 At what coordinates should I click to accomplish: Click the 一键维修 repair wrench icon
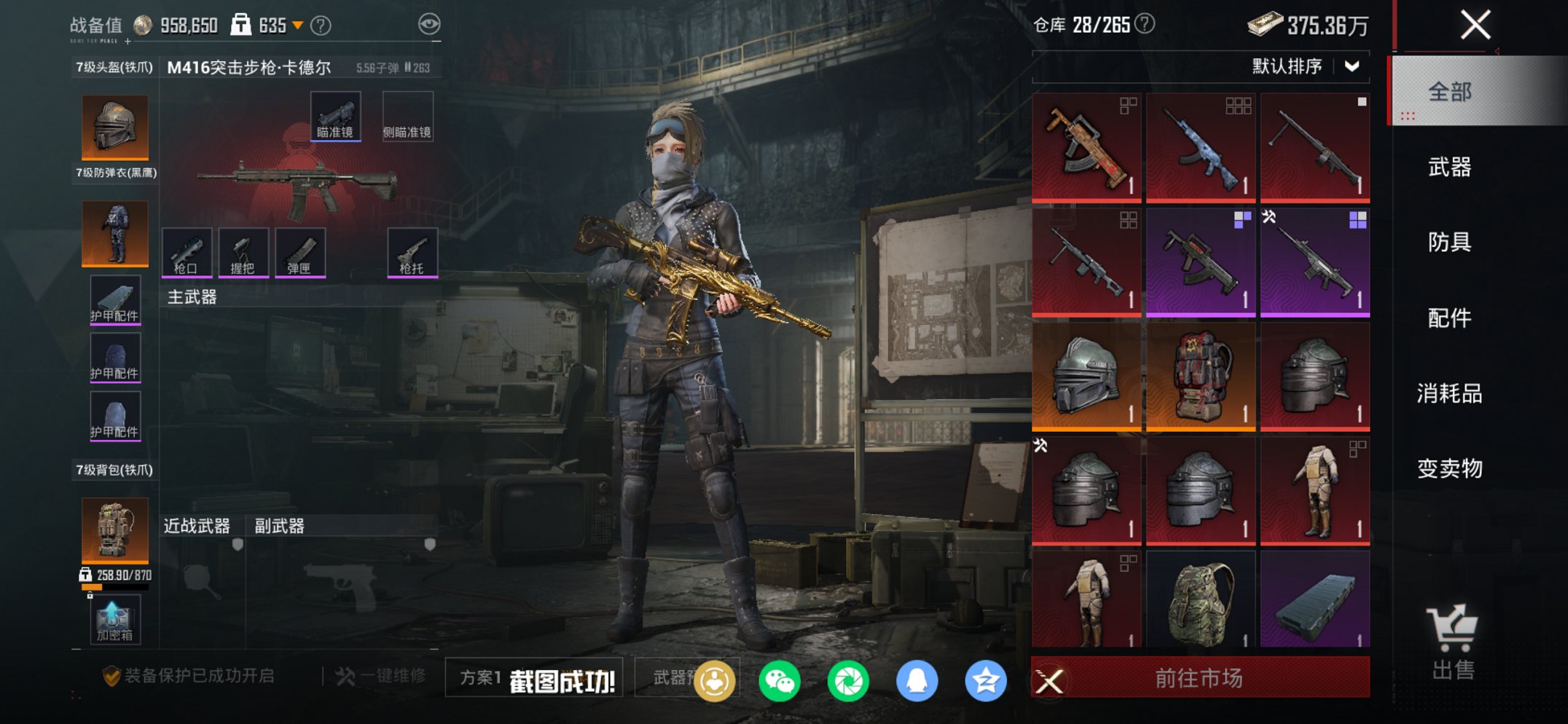[x=346, y=674]
